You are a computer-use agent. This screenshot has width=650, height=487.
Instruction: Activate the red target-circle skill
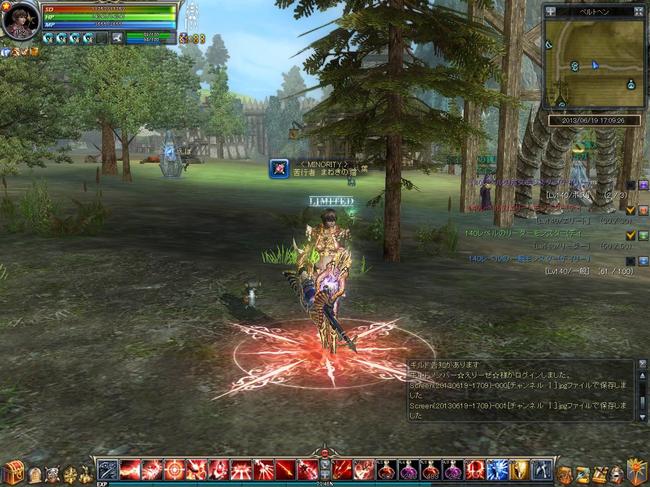(x=174, y=469)
